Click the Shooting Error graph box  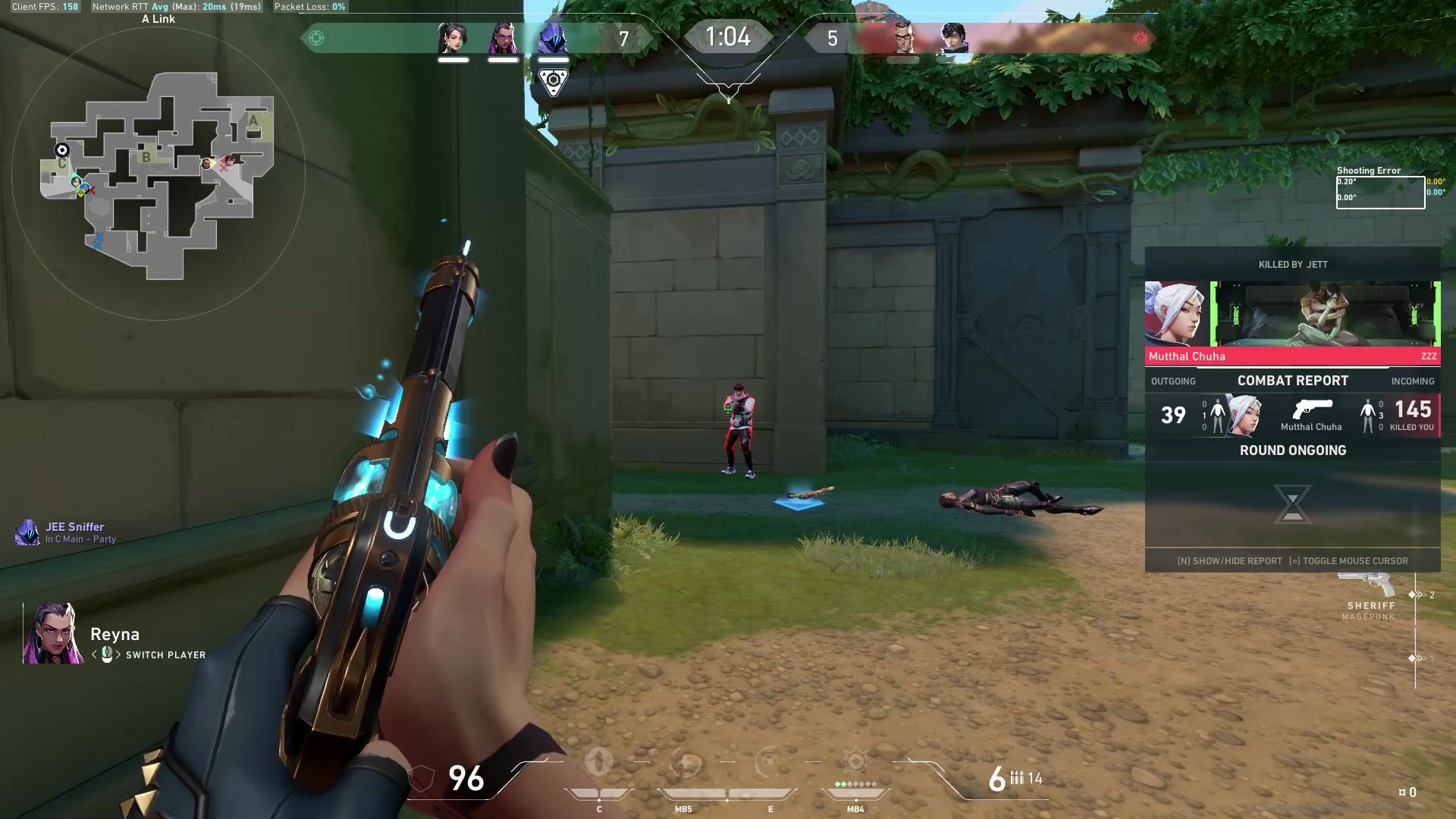coord(1380,192)
